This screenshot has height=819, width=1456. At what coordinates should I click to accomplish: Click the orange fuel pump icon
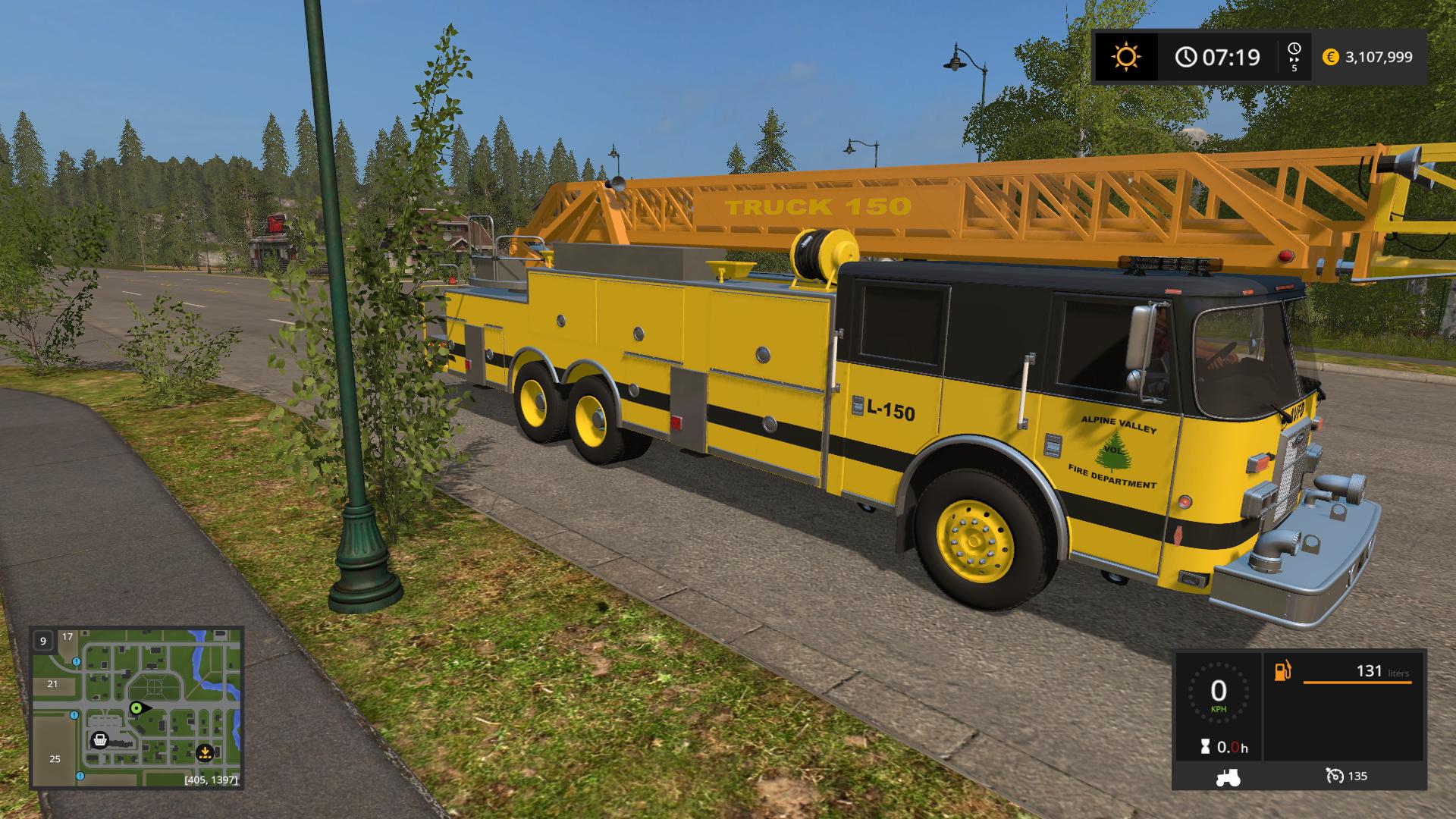(1282, 670)
